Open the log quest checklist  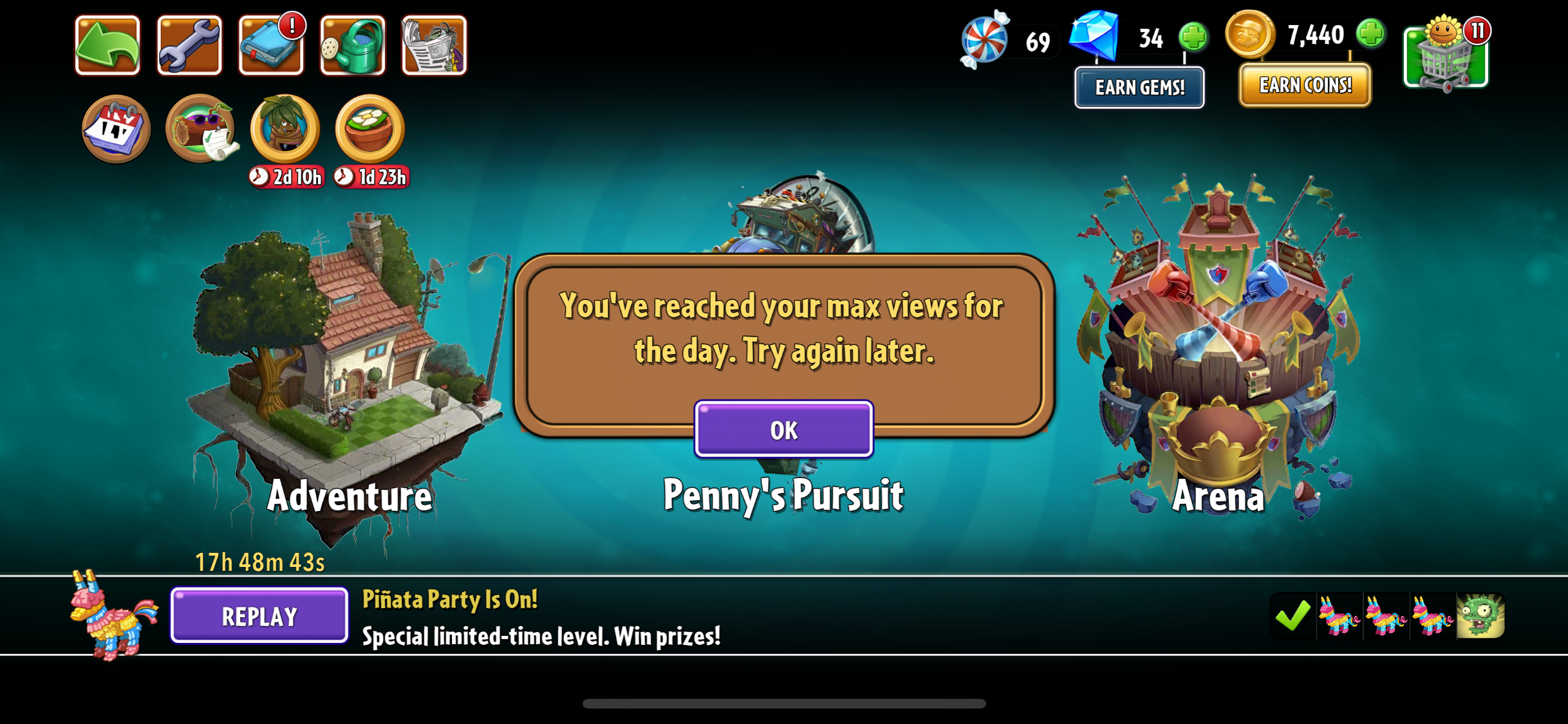pyautogui.click(x=200, y=129)
